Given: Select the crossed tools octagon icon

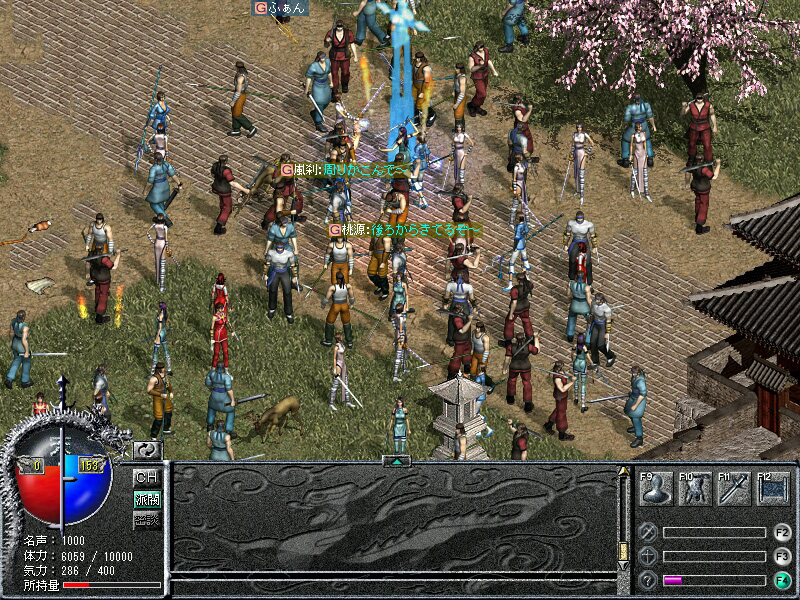Looking at the screenshot, I should [x=649, y=533].
